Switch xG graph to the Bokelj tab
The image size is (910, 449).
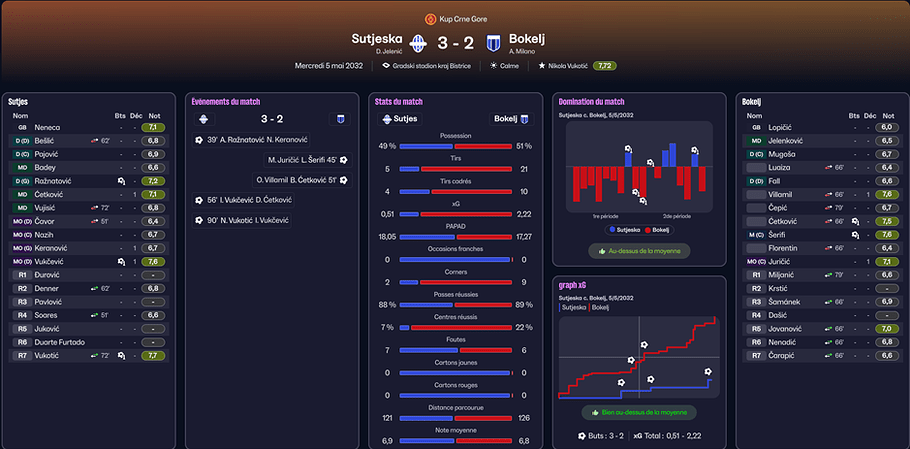pyautogui.click(x=600, y=307)
